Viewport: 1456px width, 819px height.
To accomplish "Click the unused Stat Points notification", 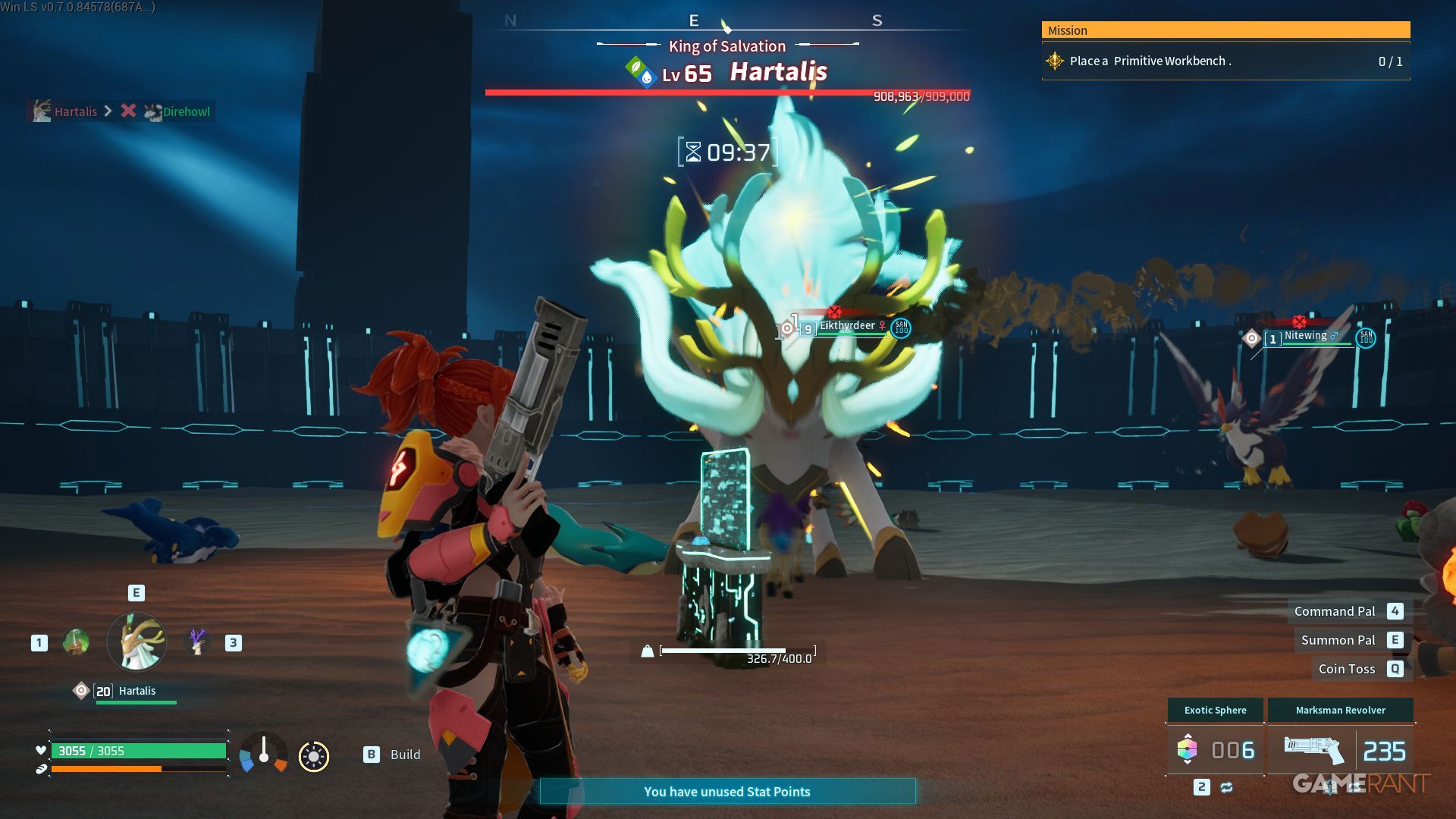I will [x=727, y=792].
